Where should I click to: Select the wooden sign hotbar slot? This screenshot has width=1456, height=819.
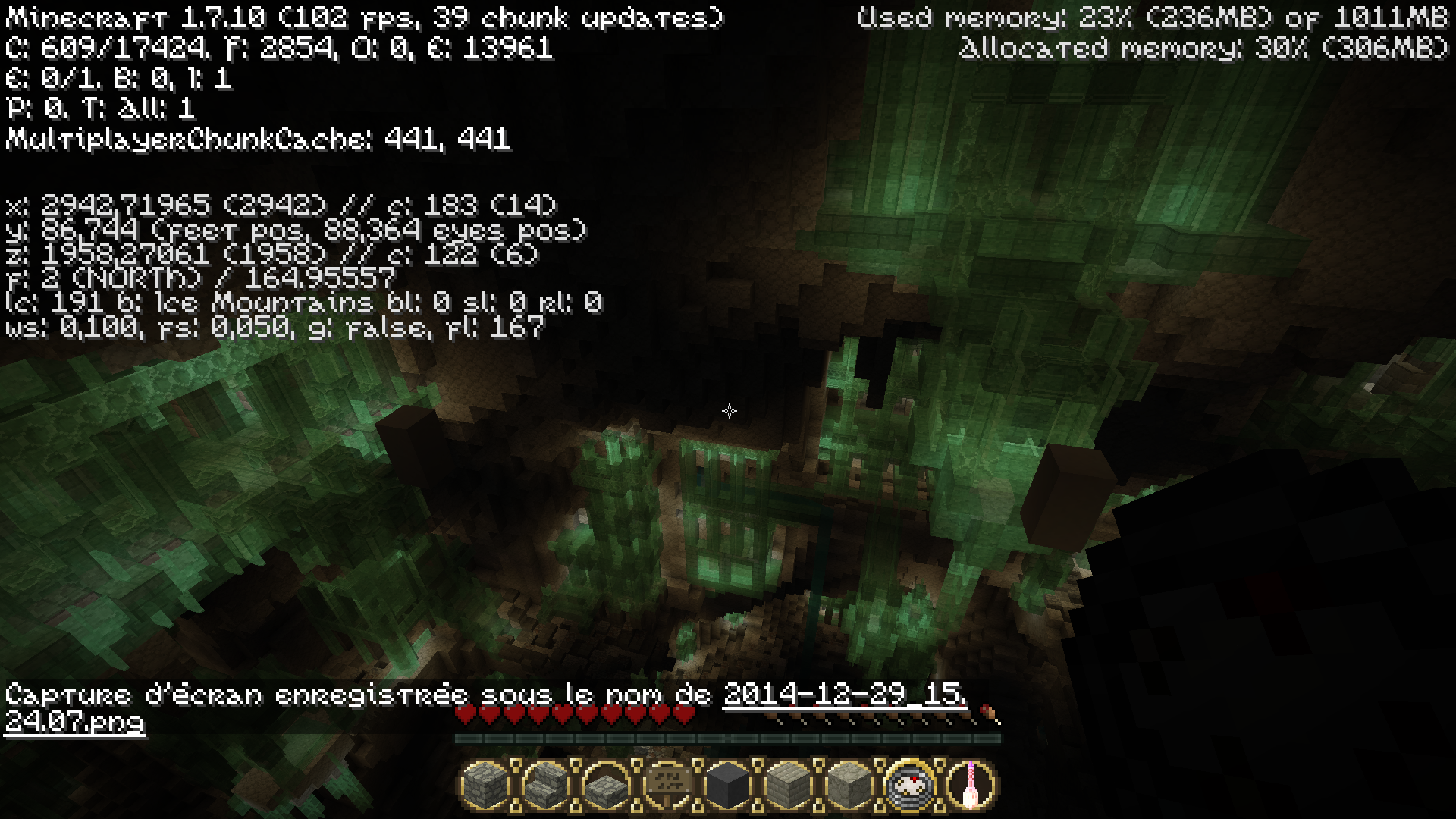[x=667, y=784]
